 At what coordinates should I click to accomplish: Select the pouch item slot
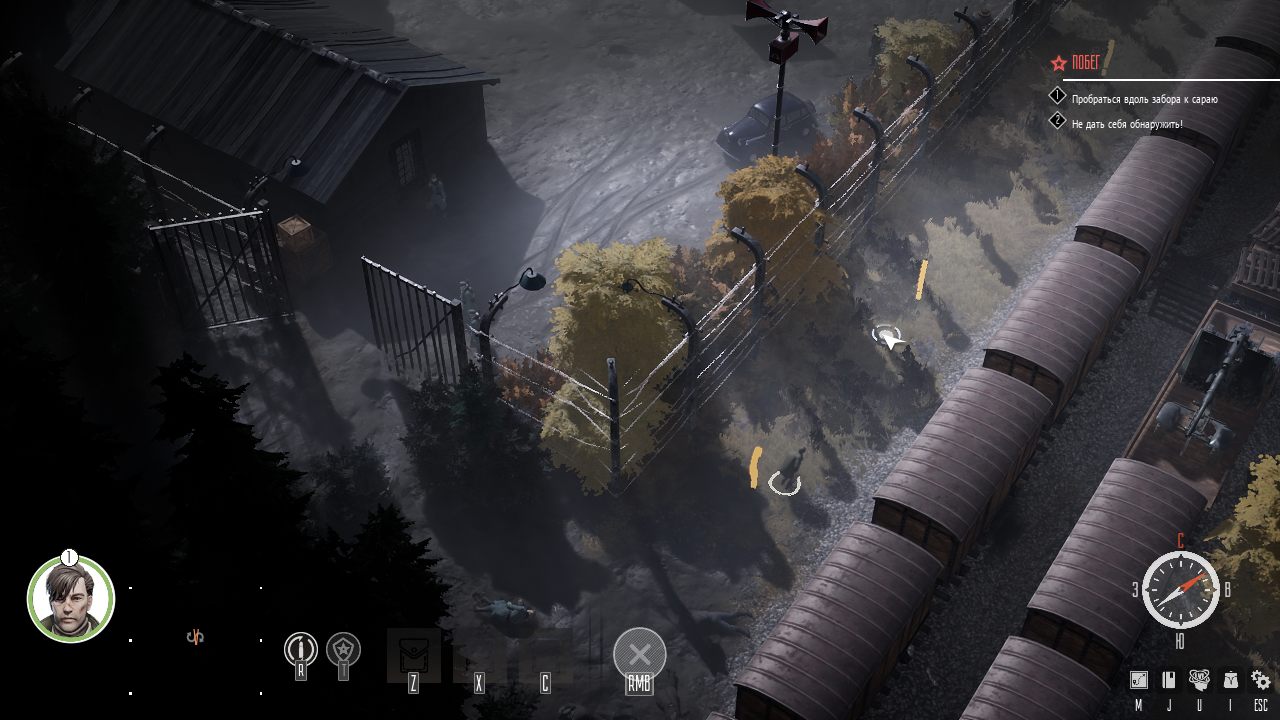(413, 655)
